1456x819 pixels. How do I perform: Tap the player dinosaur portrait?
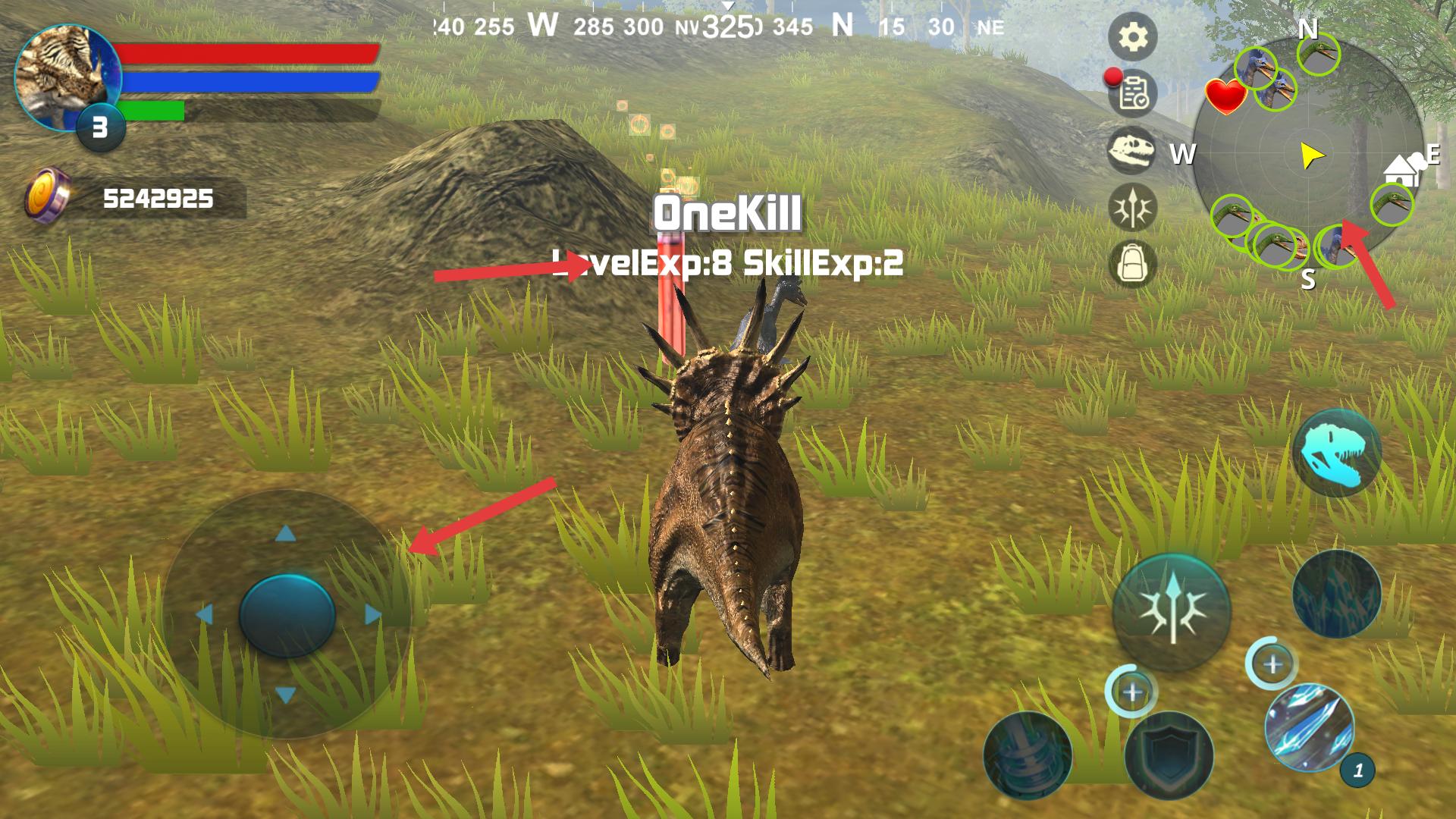pyautogui.click(x=65, y=76)
